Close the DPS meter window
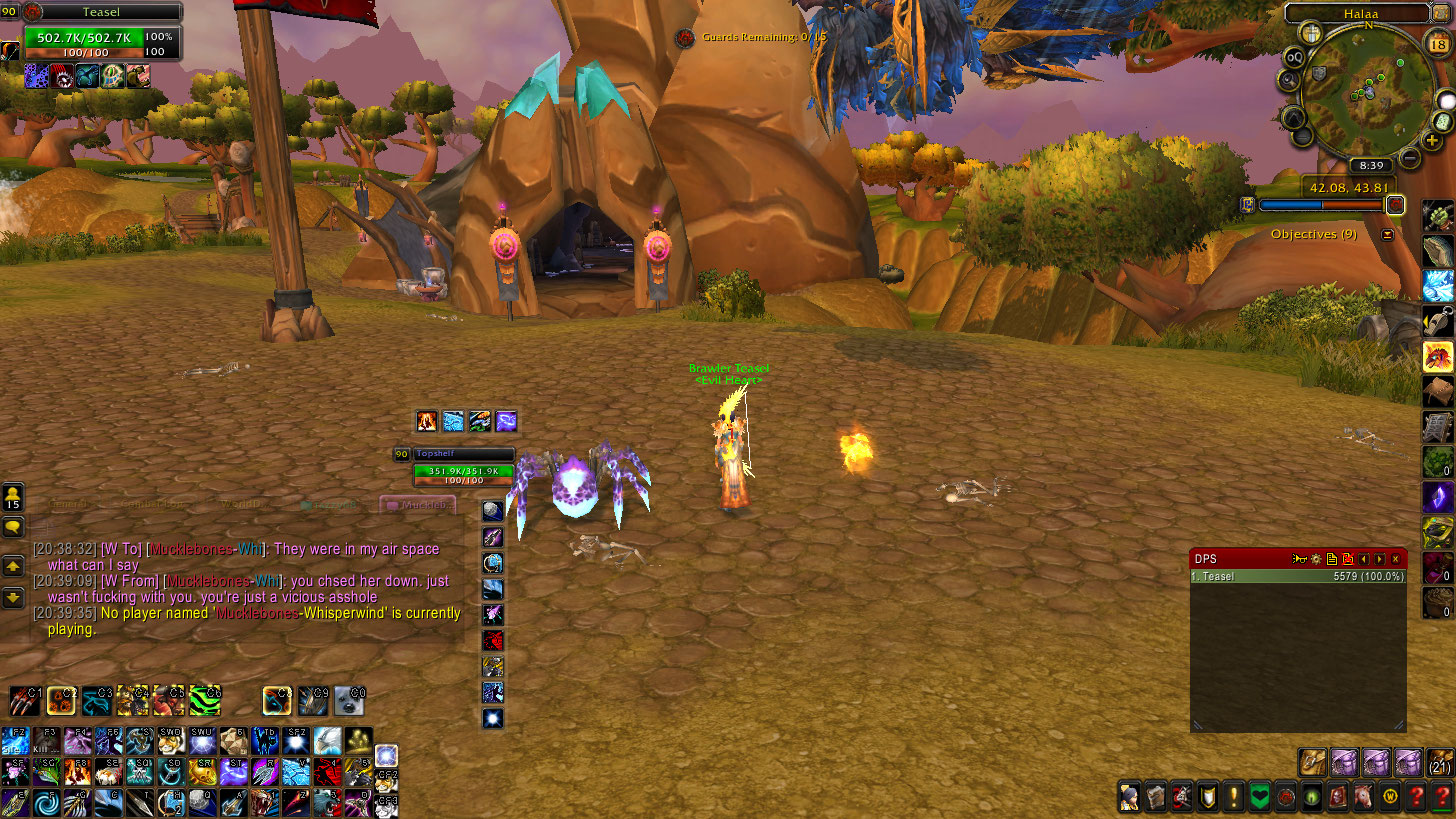The width and height of the screenshot is (1456, 819). [x=1396, y=559]
